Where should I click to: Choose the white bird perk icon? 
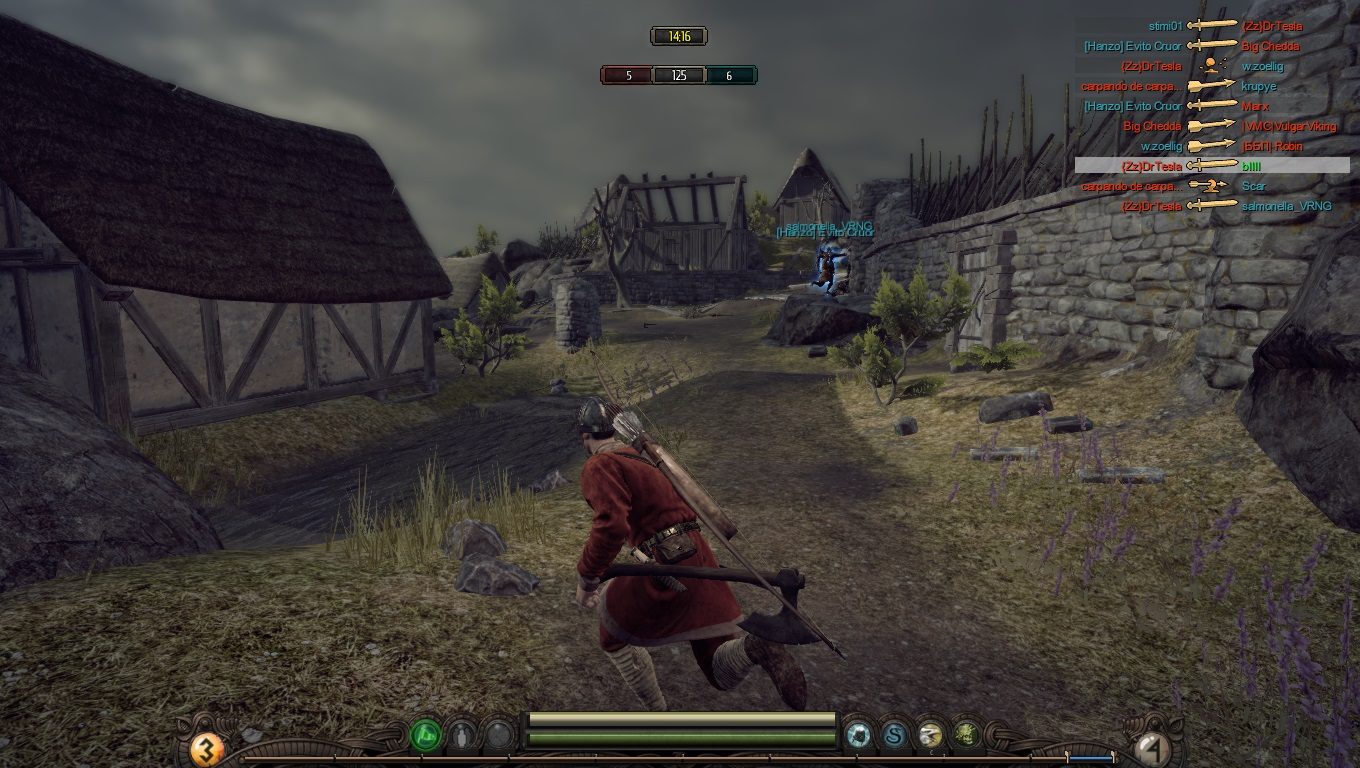tap(930, 736)
